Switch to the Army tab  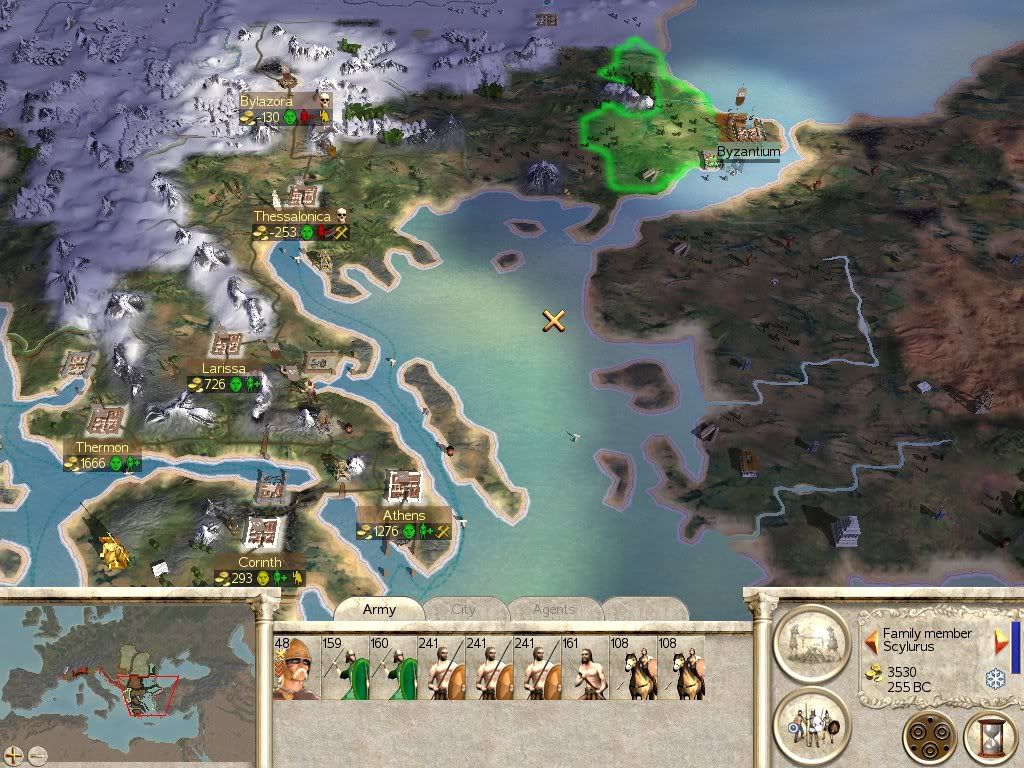pyautogui.click(x=379, y=609)
